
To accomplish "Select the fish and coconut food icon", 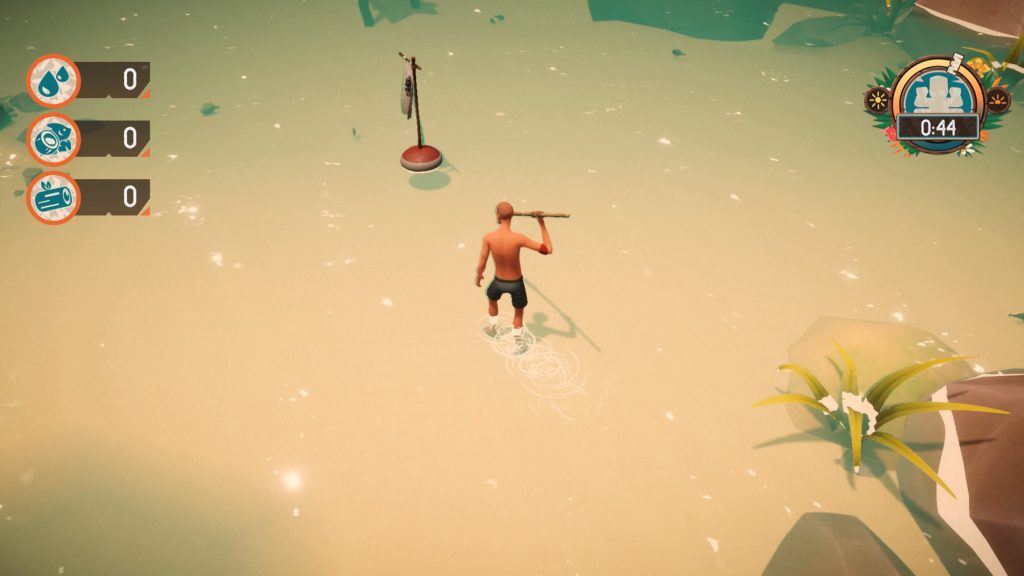I will 53,139.
